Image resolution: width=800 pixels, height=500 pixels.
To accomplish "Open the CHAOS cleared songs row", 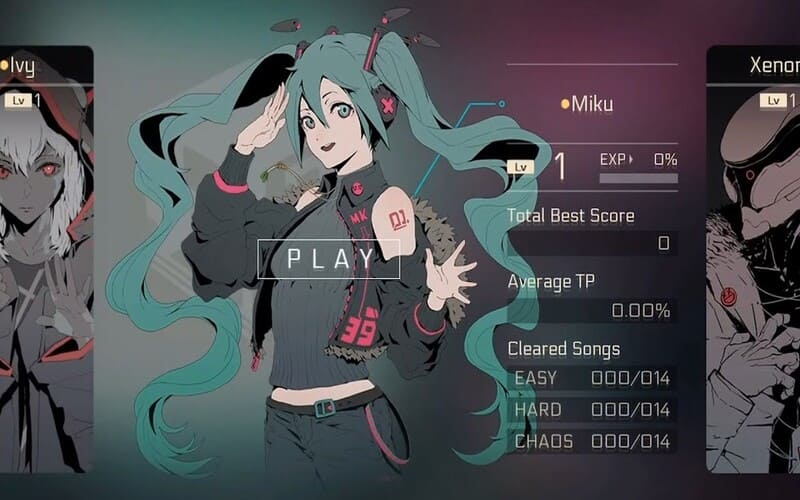I will [x=592, y=441].
